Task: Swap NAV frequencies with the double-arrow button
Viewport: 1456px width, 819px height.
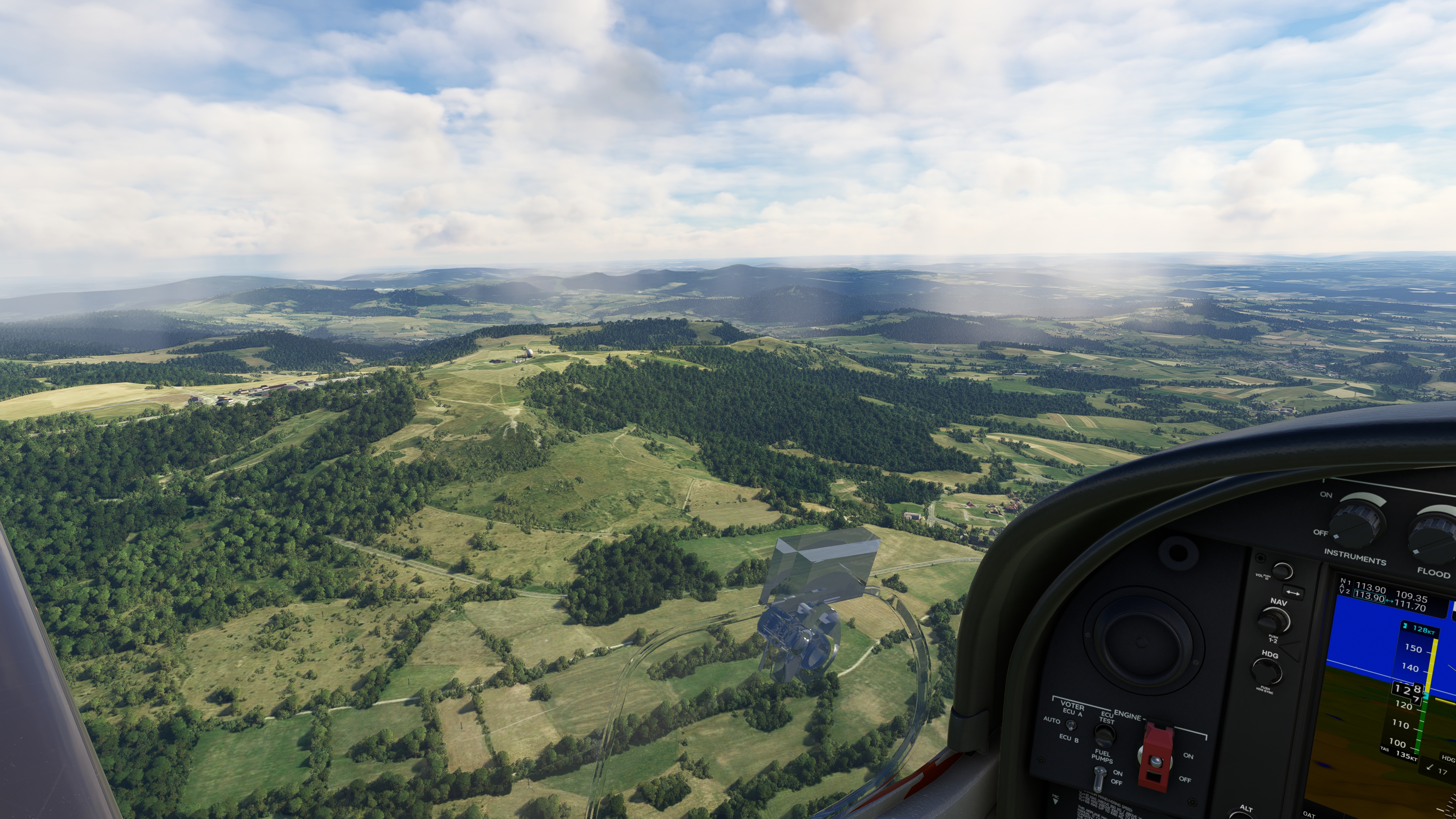Action: click(x=1293, y=593)
